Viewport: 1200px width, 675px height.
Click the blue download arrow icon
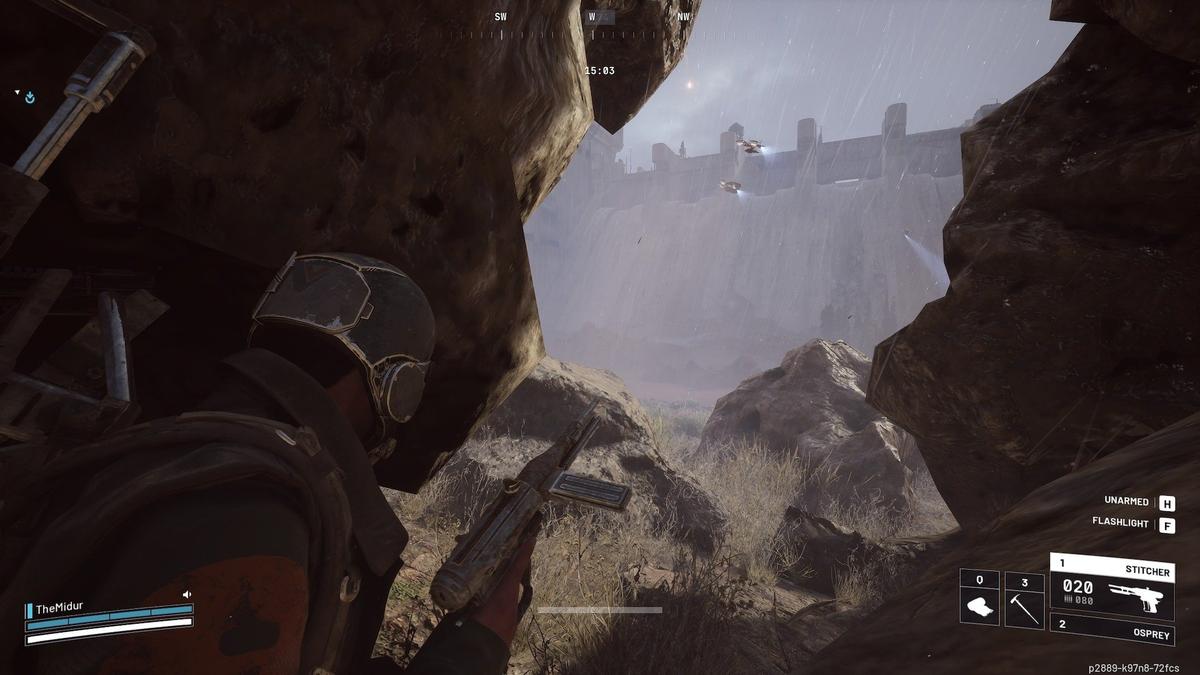30,97
